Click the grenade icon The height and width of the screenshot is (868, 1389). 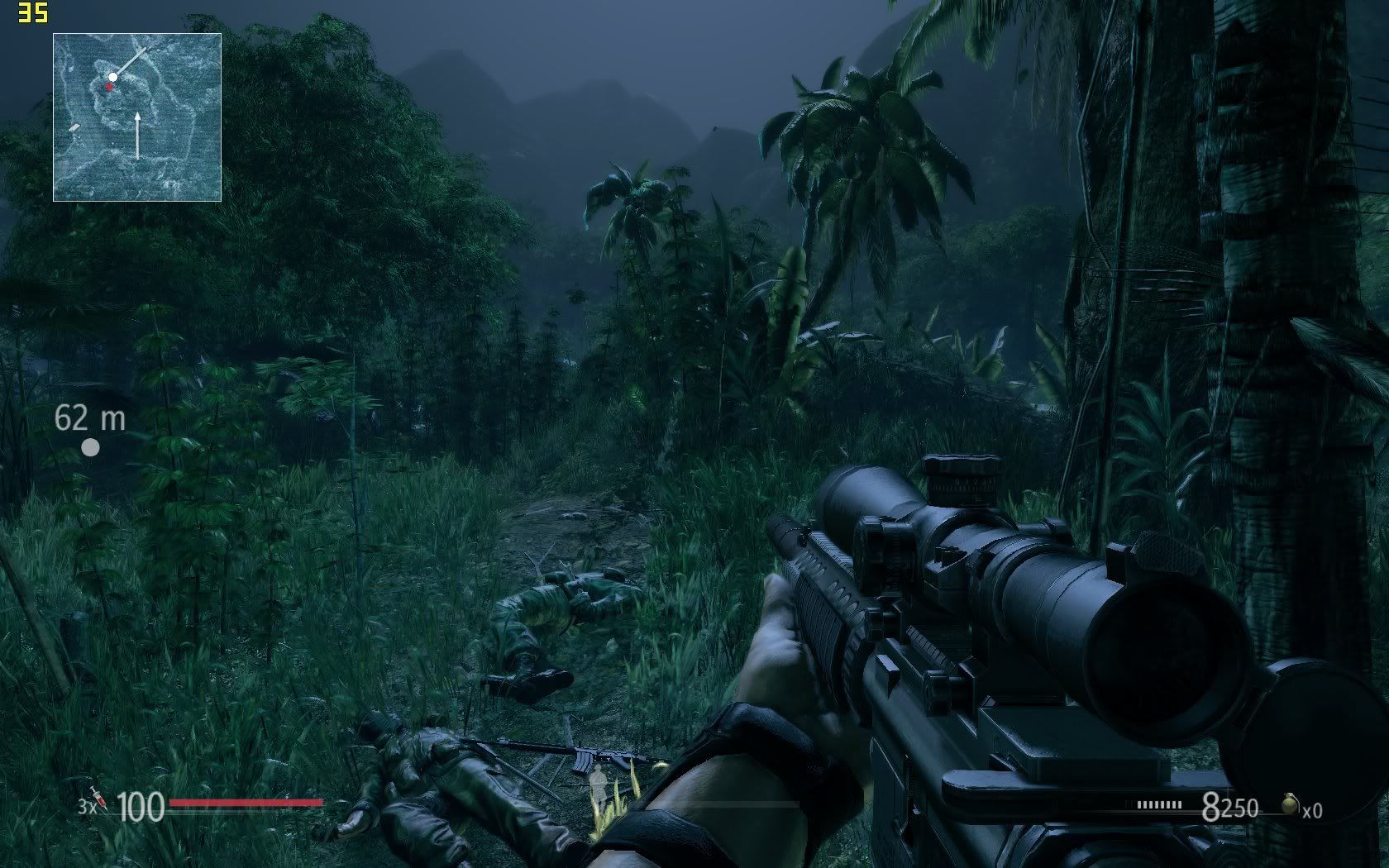(x=1288, y=804)
